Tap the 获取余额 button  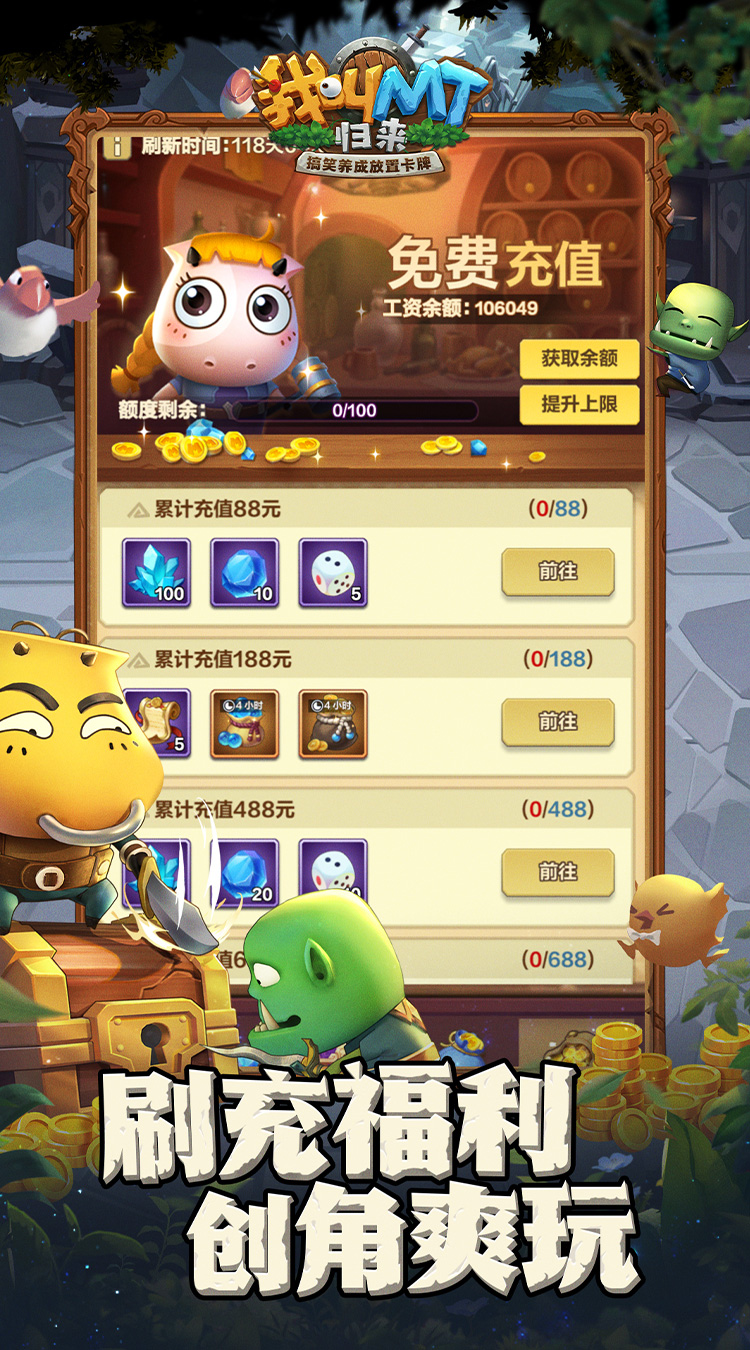[x=579, y=359]
